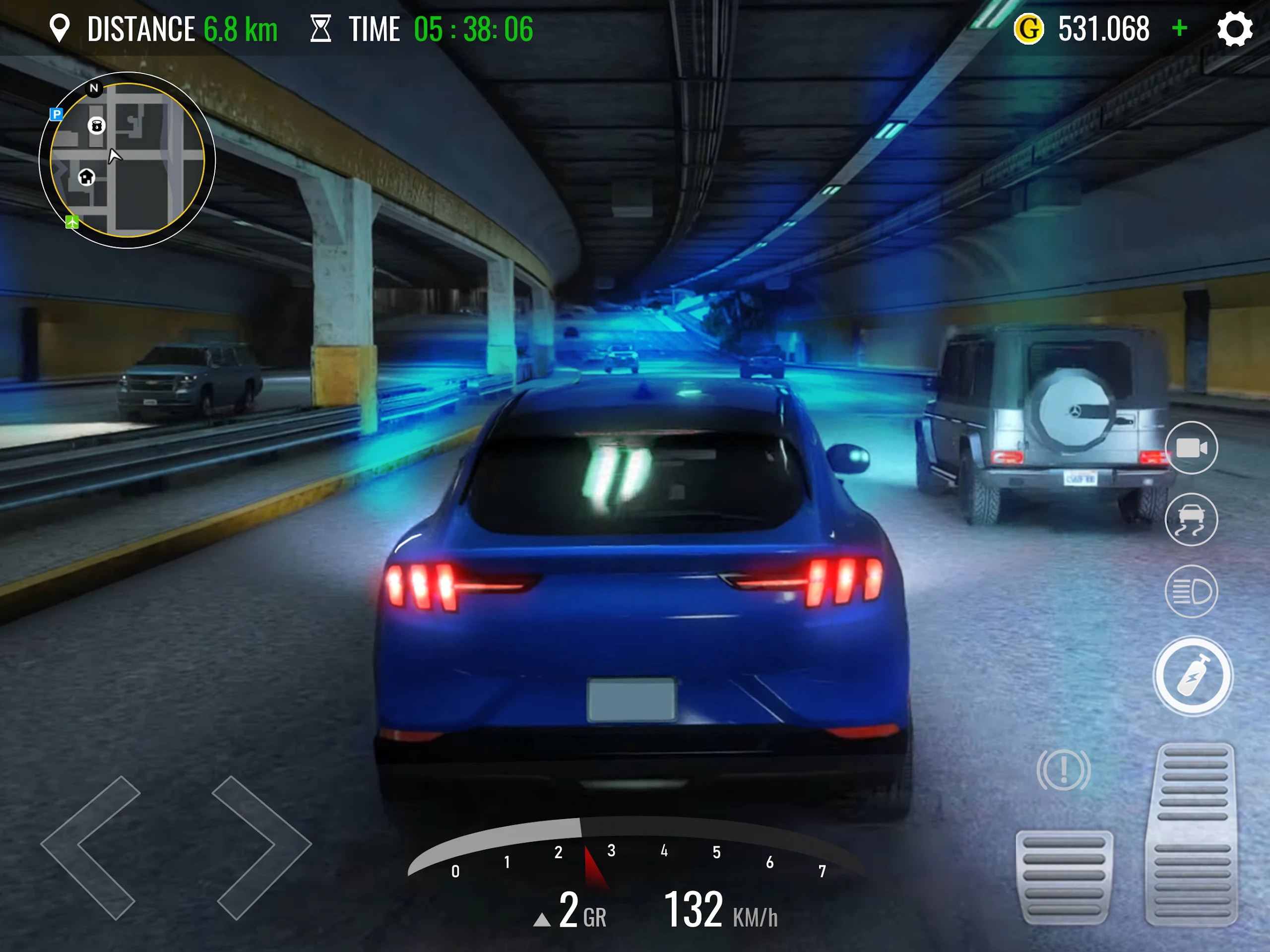
Task: Toggle the traction control skidding-car button
Action: pos(1191,519)
